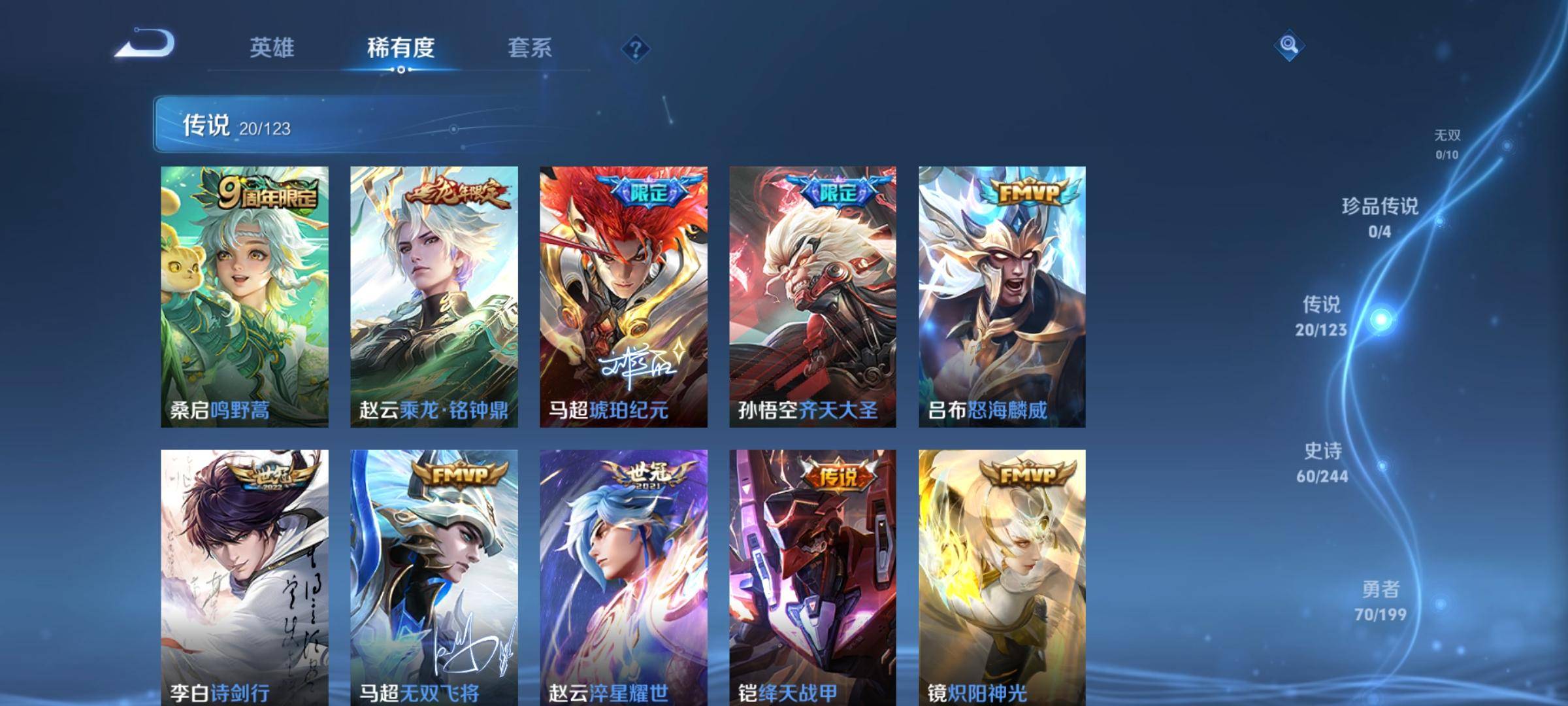Select the 桑启 鸣野蒿 skin card
Image resolution: width=1568 pixels, height=706 pixels.
(x=244, y=297)
